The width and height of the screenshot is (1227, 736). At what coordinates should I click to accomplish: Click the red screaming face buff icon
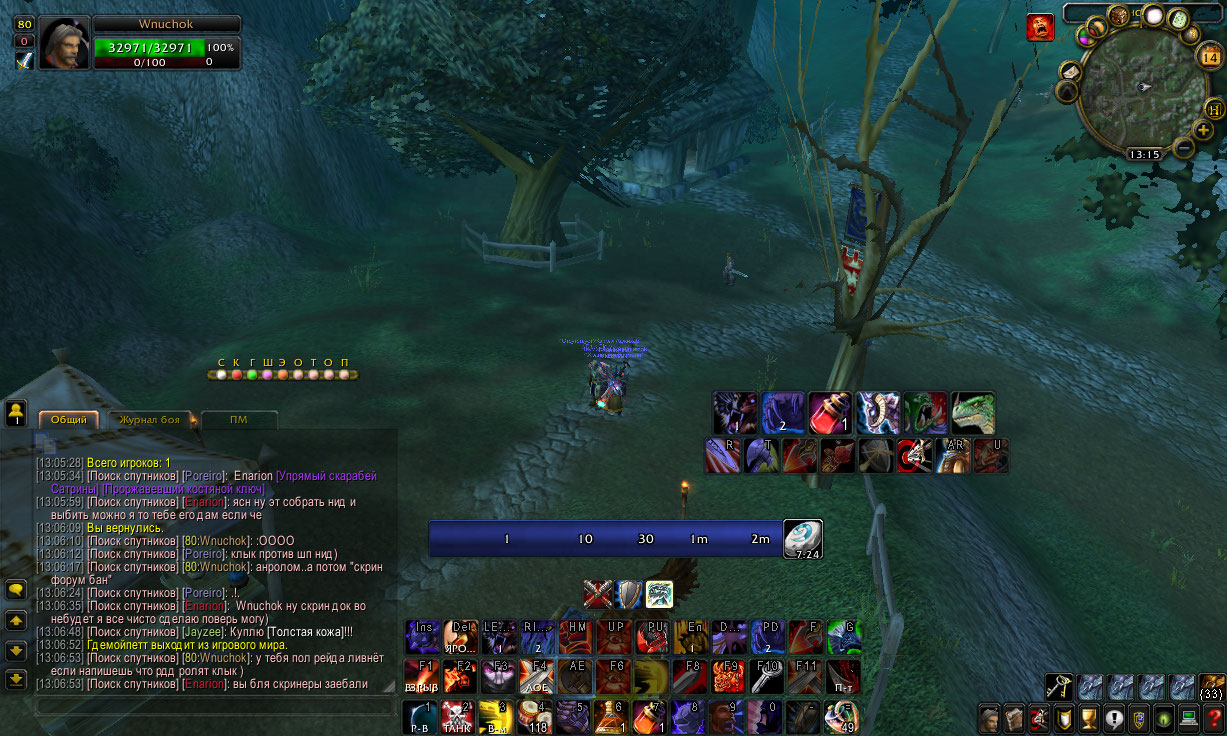(1040, 28)
